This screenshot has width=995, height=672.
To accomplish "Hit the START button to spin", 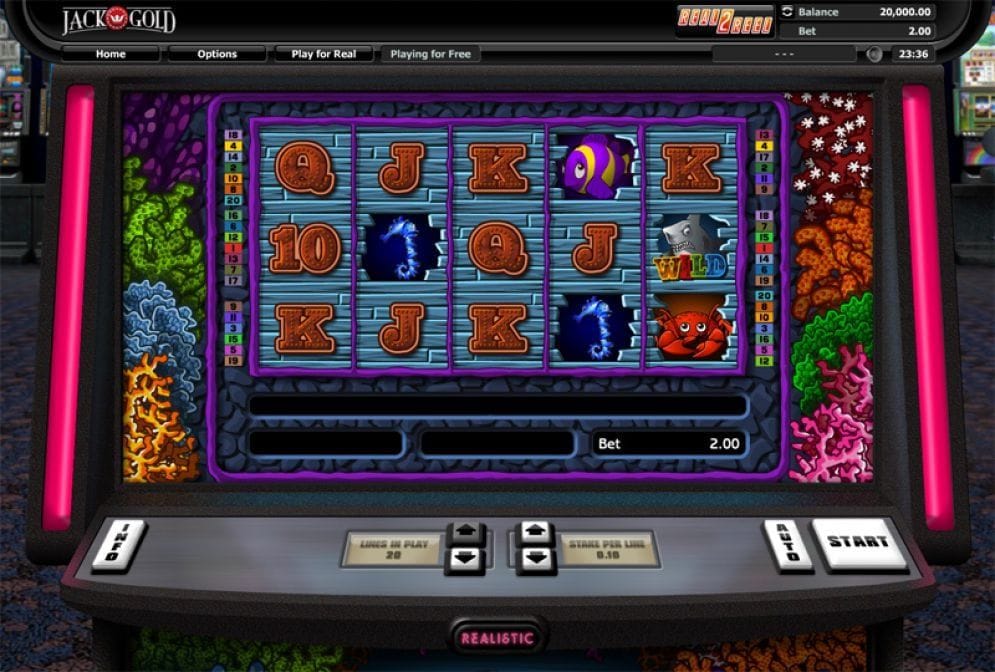I will pos(858,543).
